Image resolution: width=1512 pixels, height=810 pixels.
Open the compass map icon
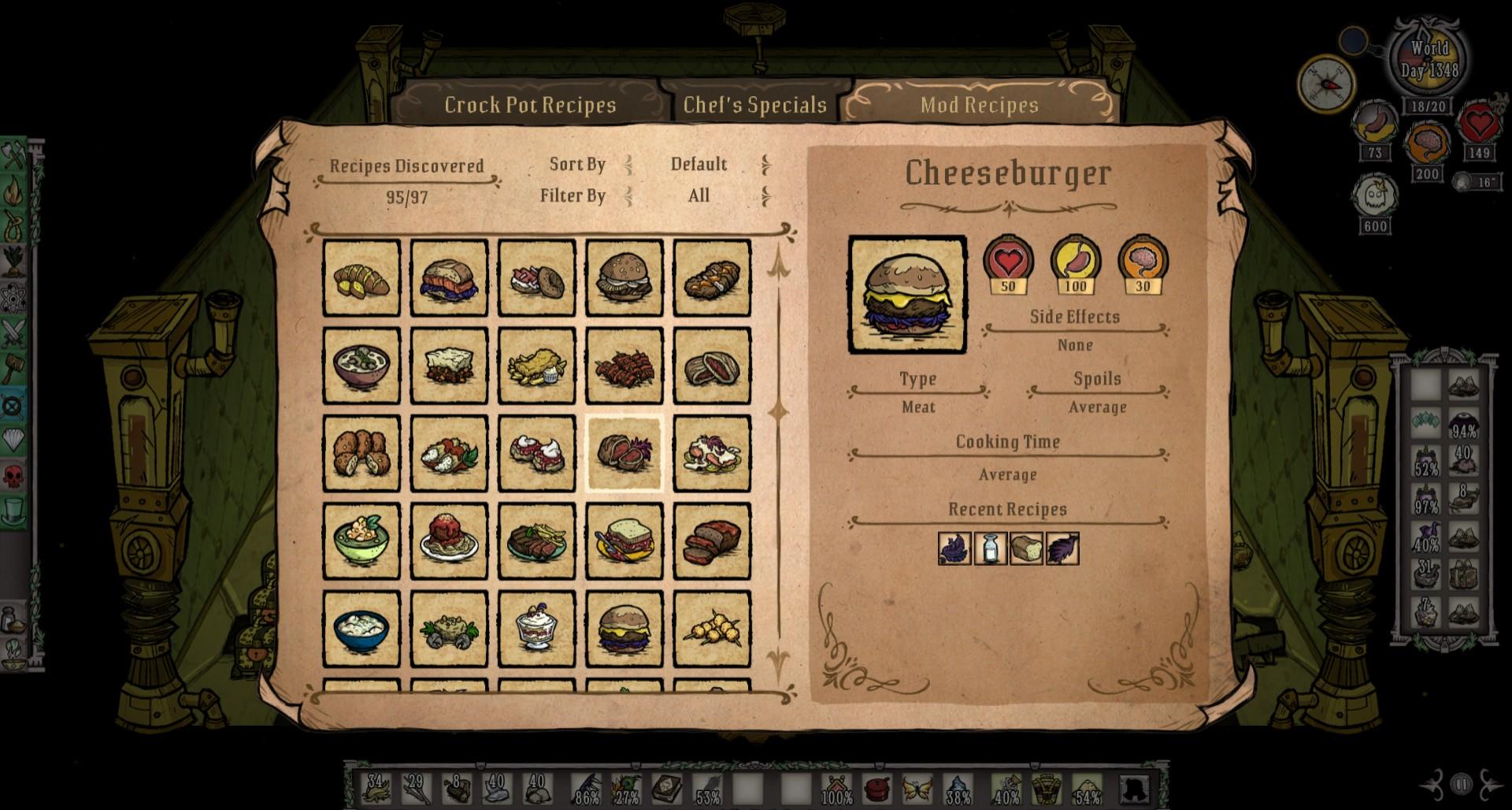coord(1326,82)
